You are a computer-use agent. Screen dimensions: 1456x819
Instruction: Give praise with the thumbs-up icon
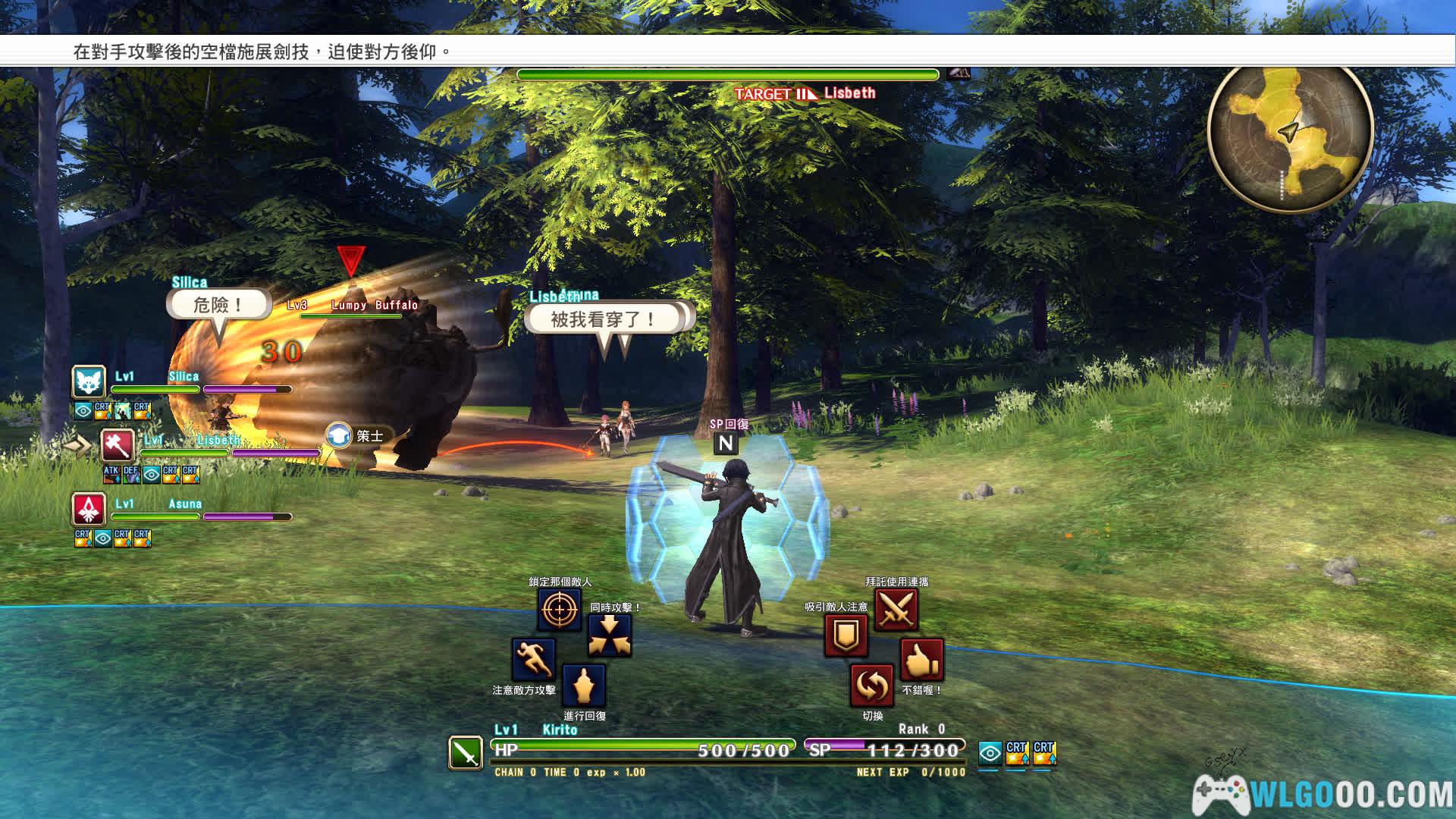click(x=921, y=660)
